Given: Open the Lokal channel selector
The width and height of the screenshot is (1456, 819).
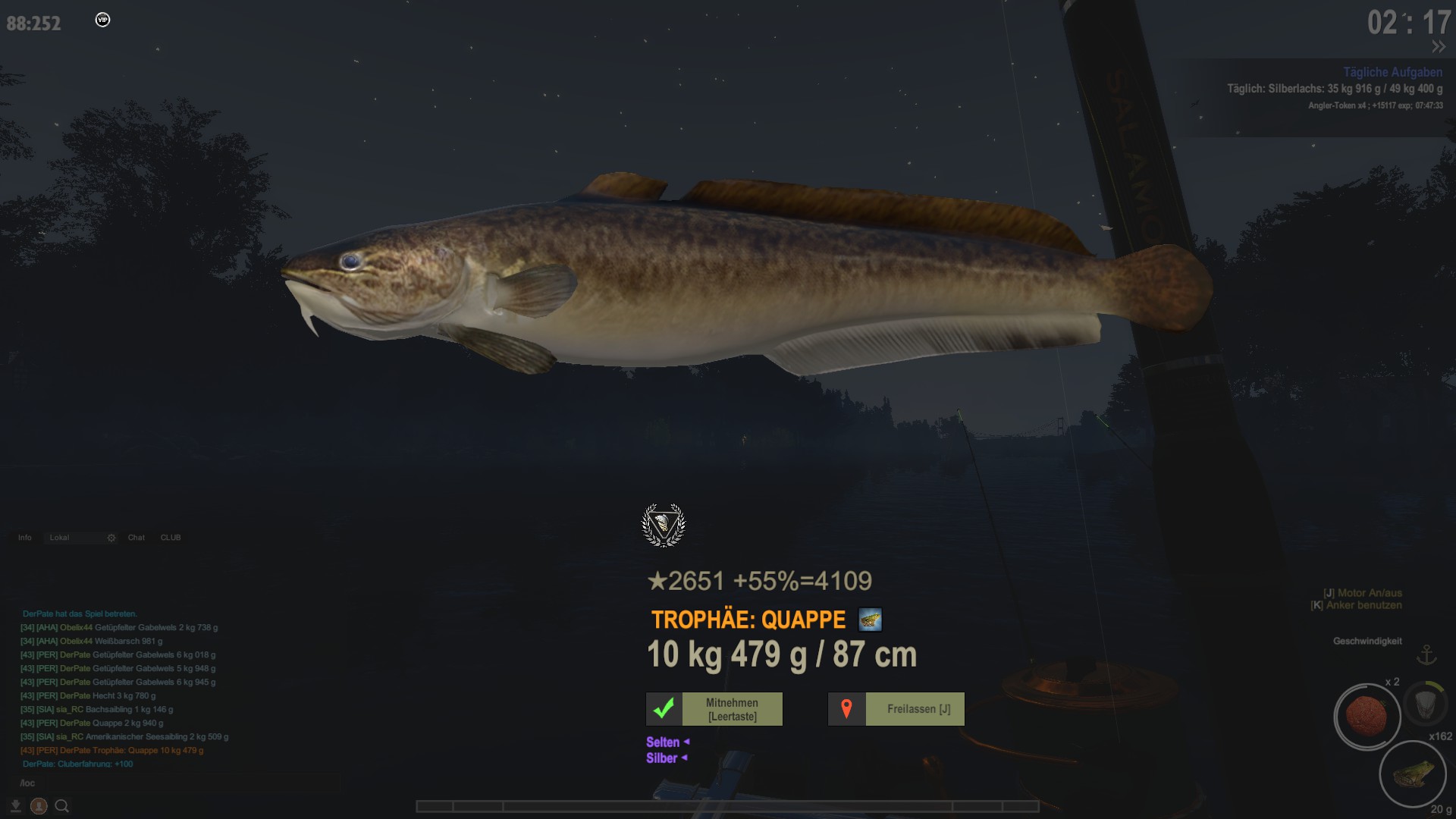Looking at the screenshot, I should [73, 538].
